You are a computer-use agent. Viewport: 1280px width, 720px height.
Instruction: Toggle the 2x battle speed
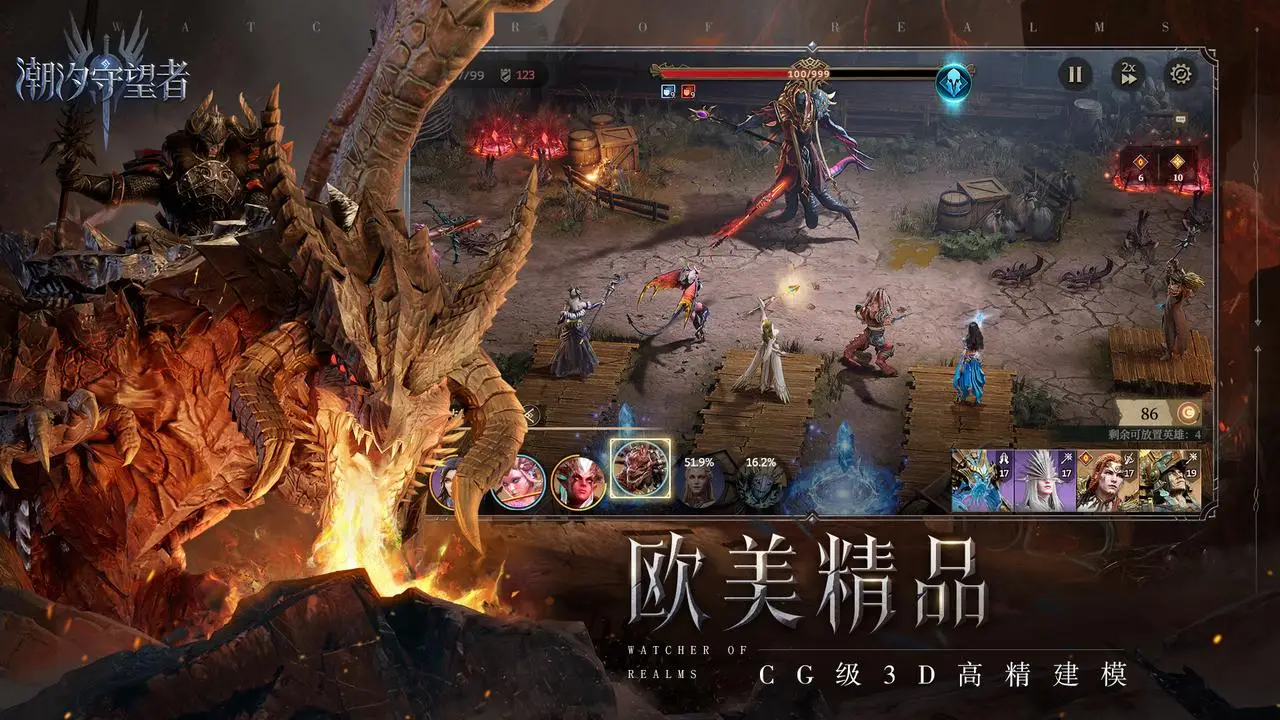click(1128, 73)
